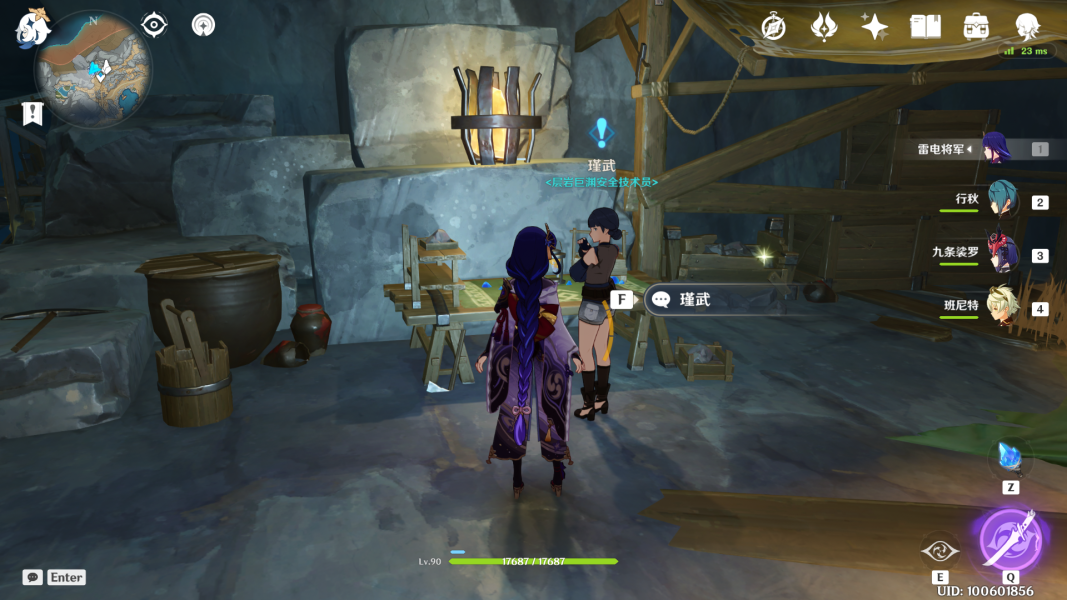This screenshot has height=600, width=1067.
Task: Open the Wish star icon
Action: pos(875,27)
